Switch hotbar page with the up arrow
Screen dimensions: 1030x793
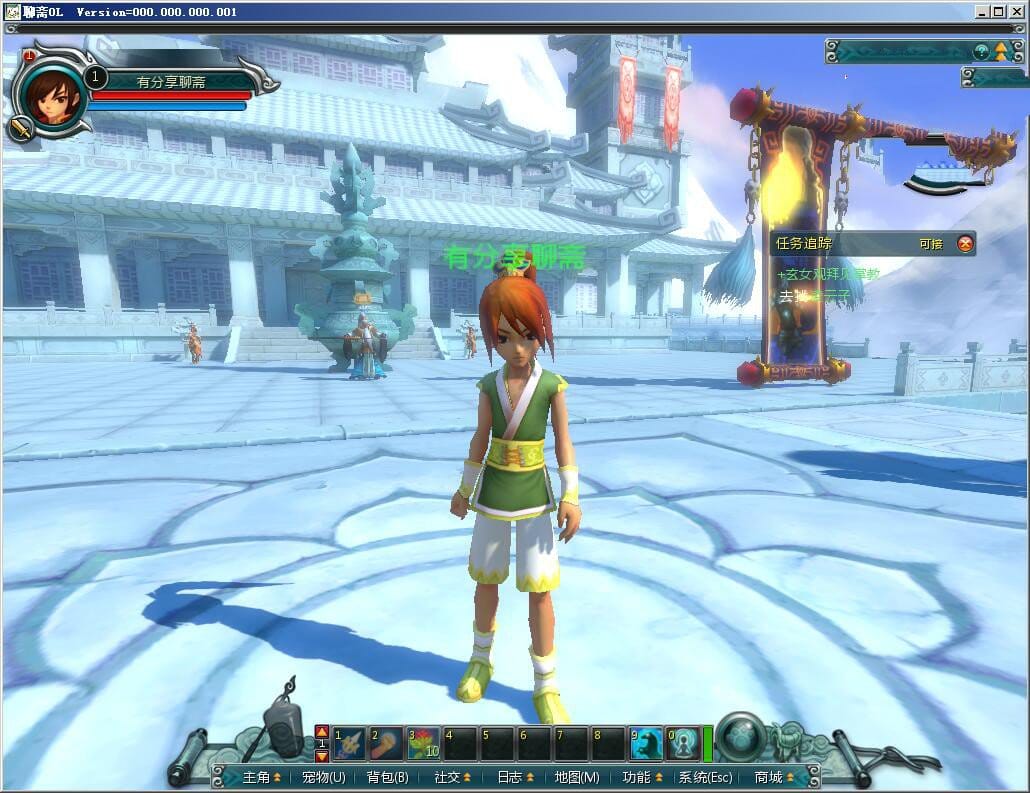click(322, 731)
